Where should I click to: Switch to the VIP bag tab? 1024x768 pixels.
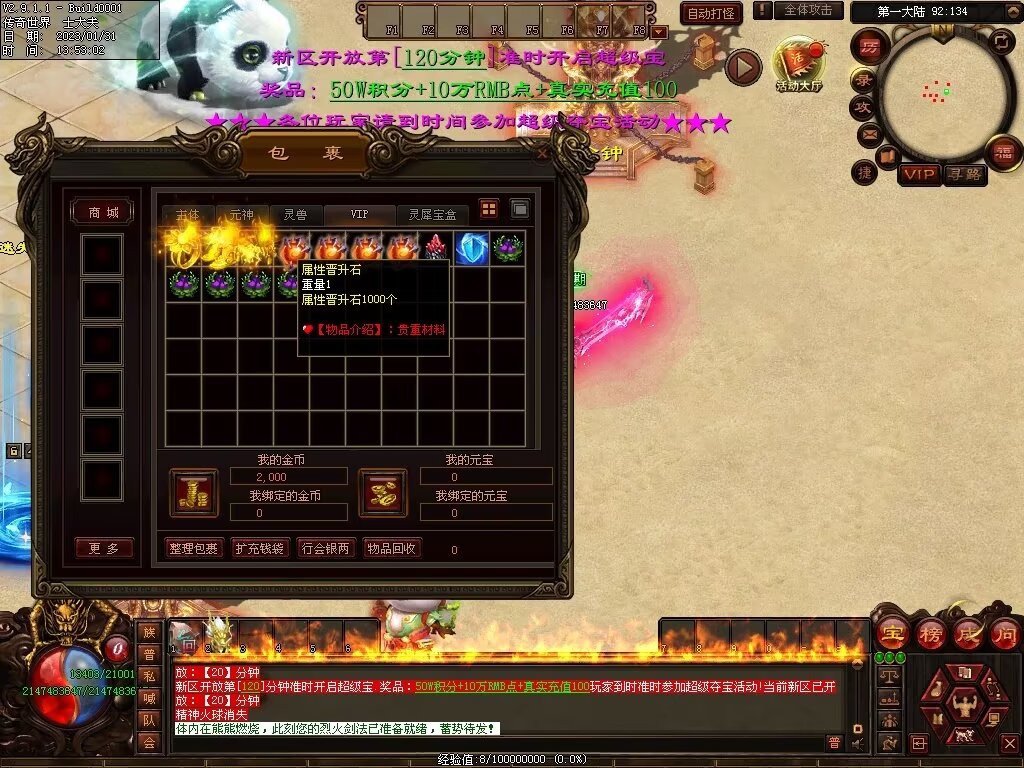coord(359,215)
